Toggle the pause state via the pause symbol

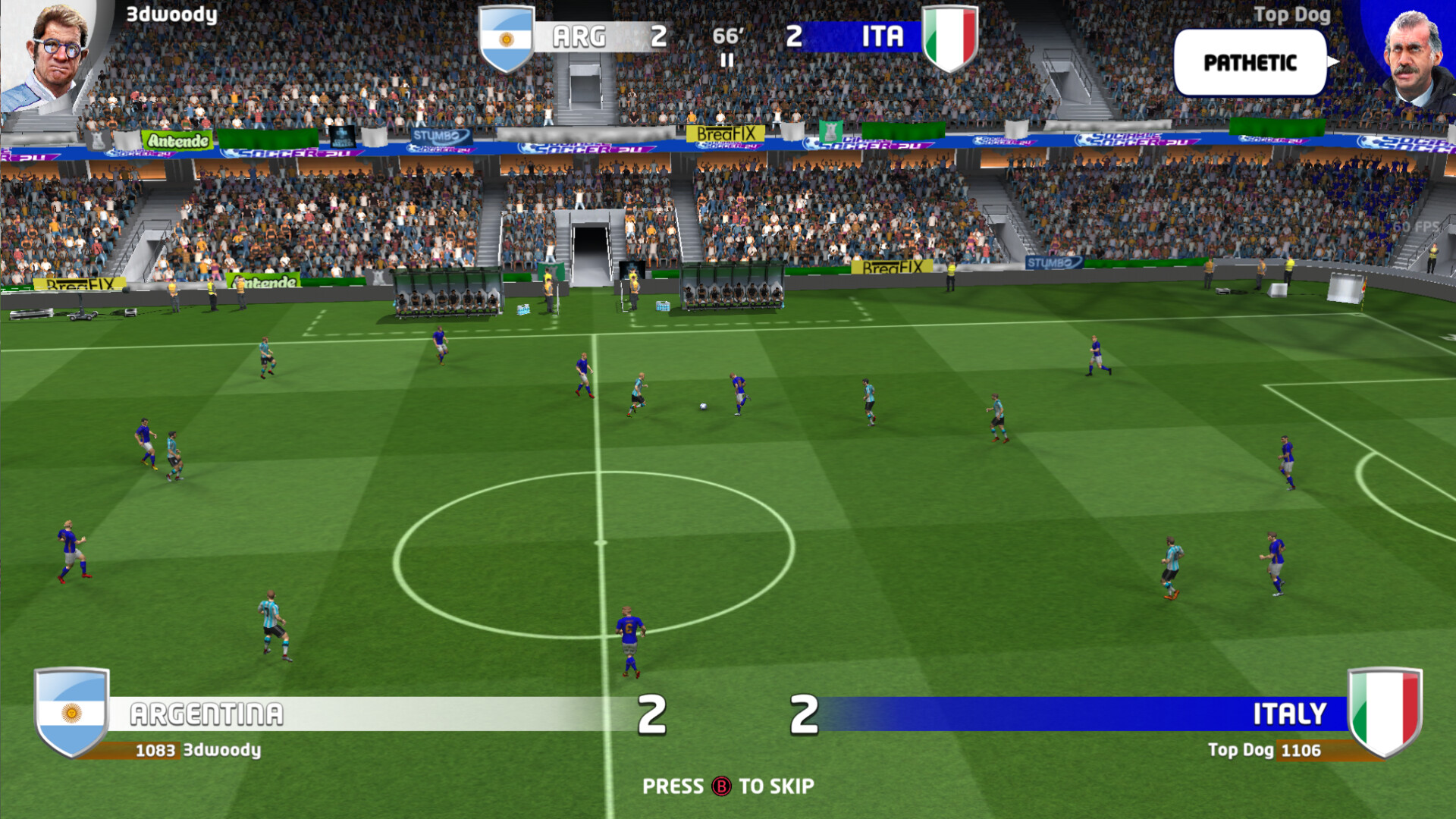[726, 59]
